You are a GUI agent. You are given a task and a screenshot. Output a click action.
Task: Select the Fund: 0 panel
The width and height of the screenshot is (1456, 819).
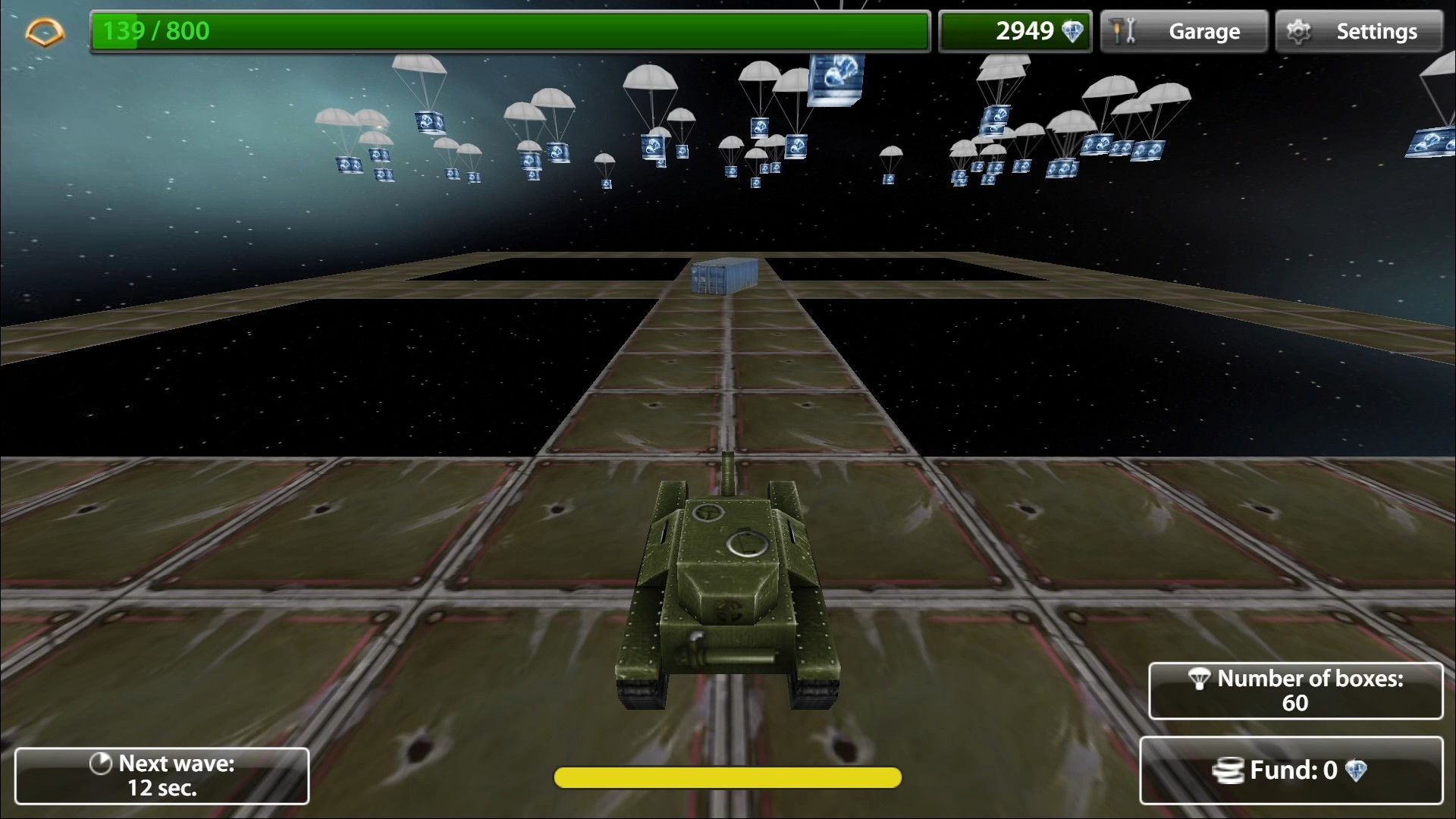point(1293,770)
